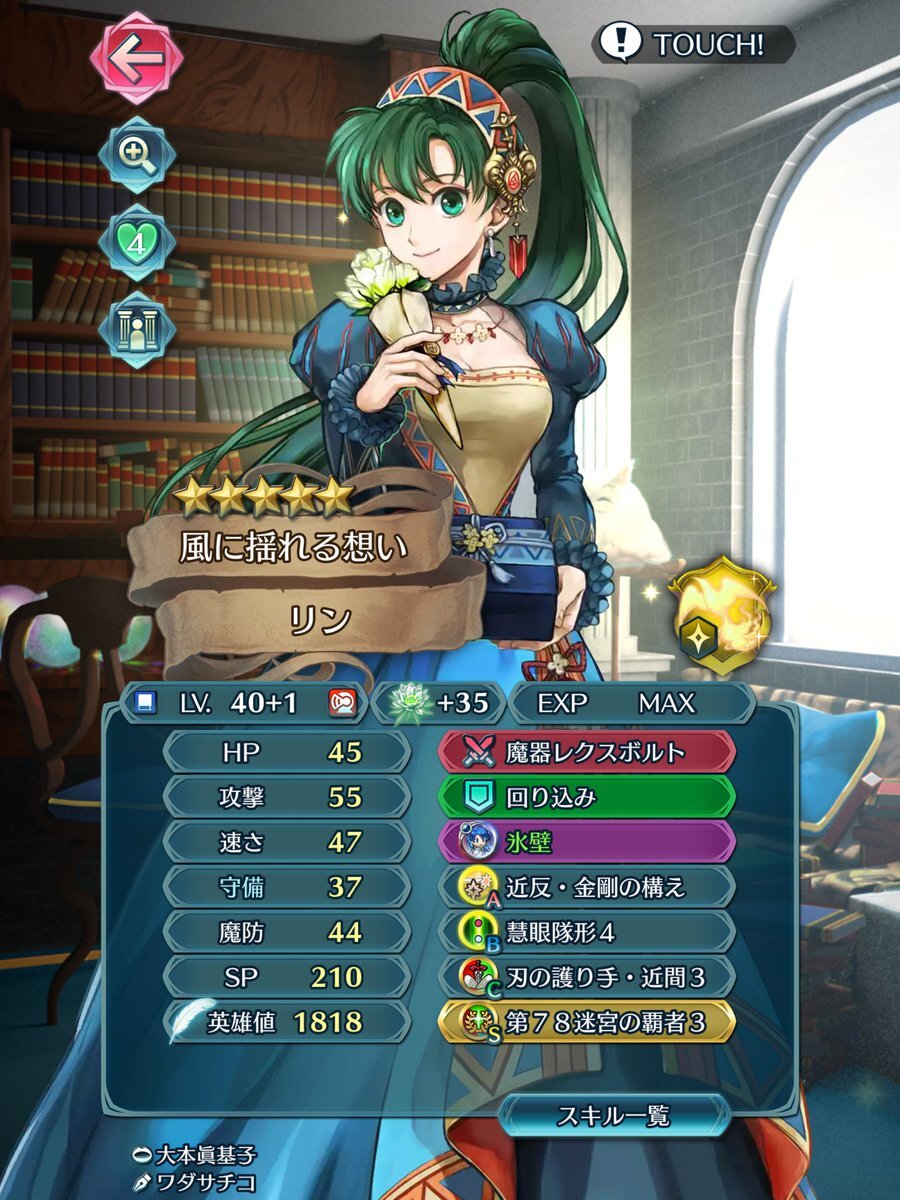The width and height of the screenshot is (900, 1200).
Task: Select the 魔器レクスボルト weapon skill
Action: pyautogui.click(x=588, y=750)
